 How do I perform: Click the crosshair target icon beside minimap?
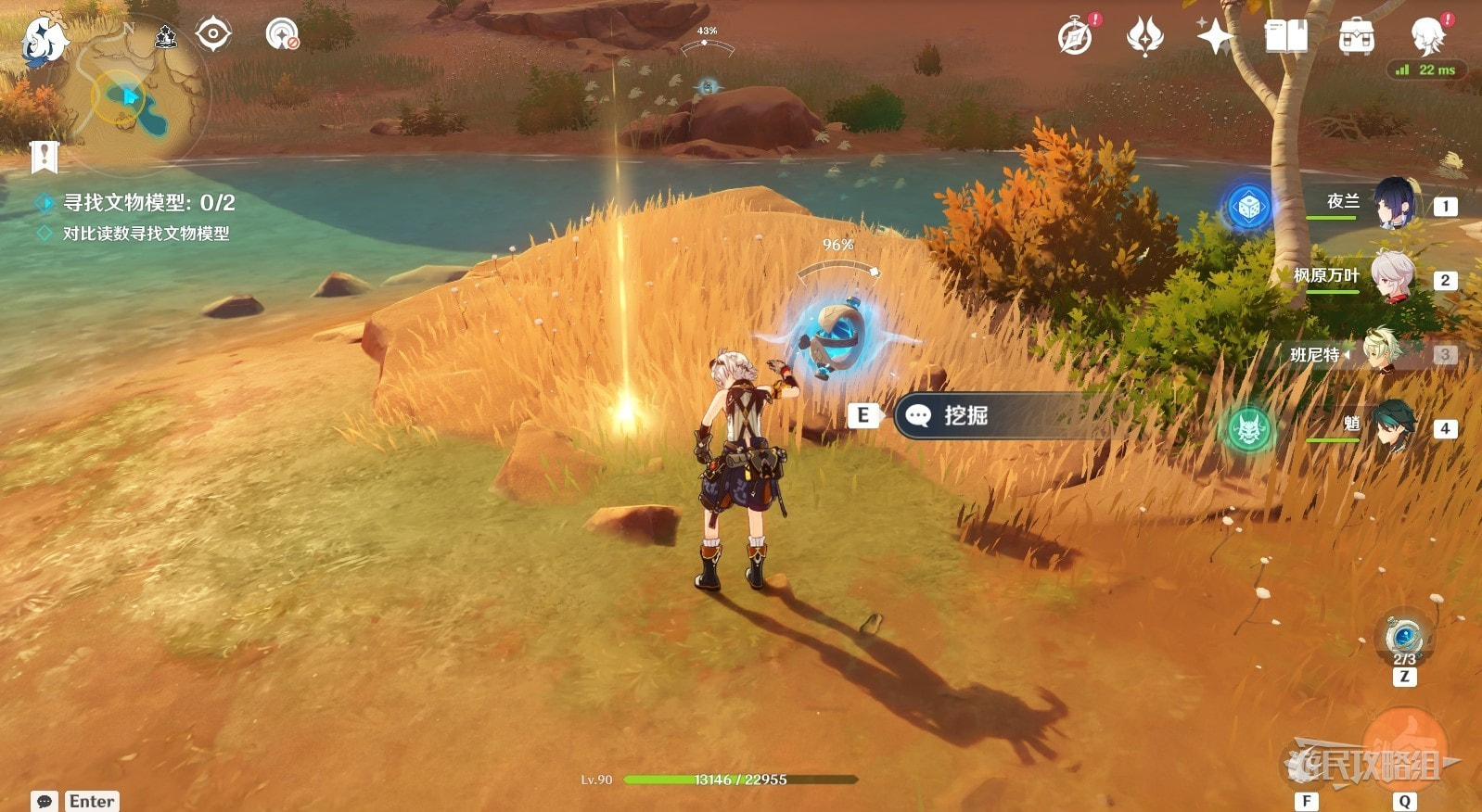pyautogui.click(x=213, y=35)
